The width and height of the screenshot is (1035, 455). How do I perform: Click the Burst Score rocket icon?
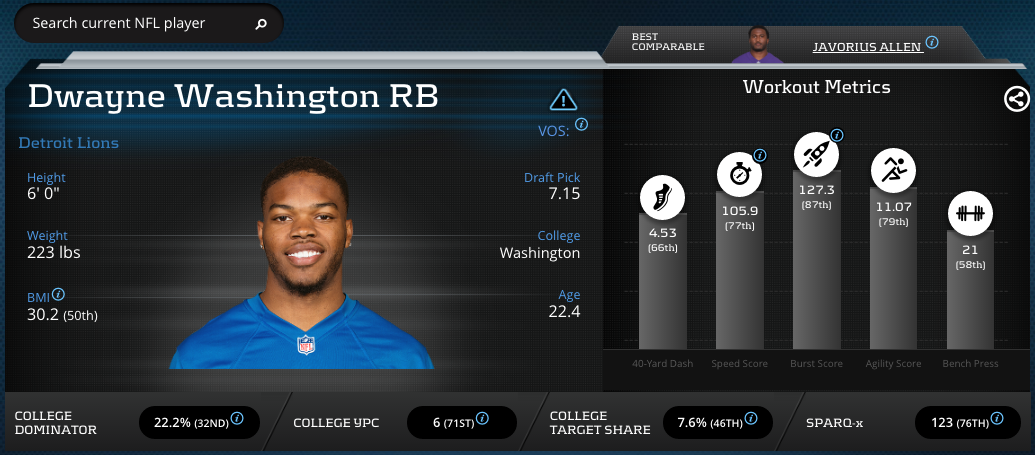[816, 153]
